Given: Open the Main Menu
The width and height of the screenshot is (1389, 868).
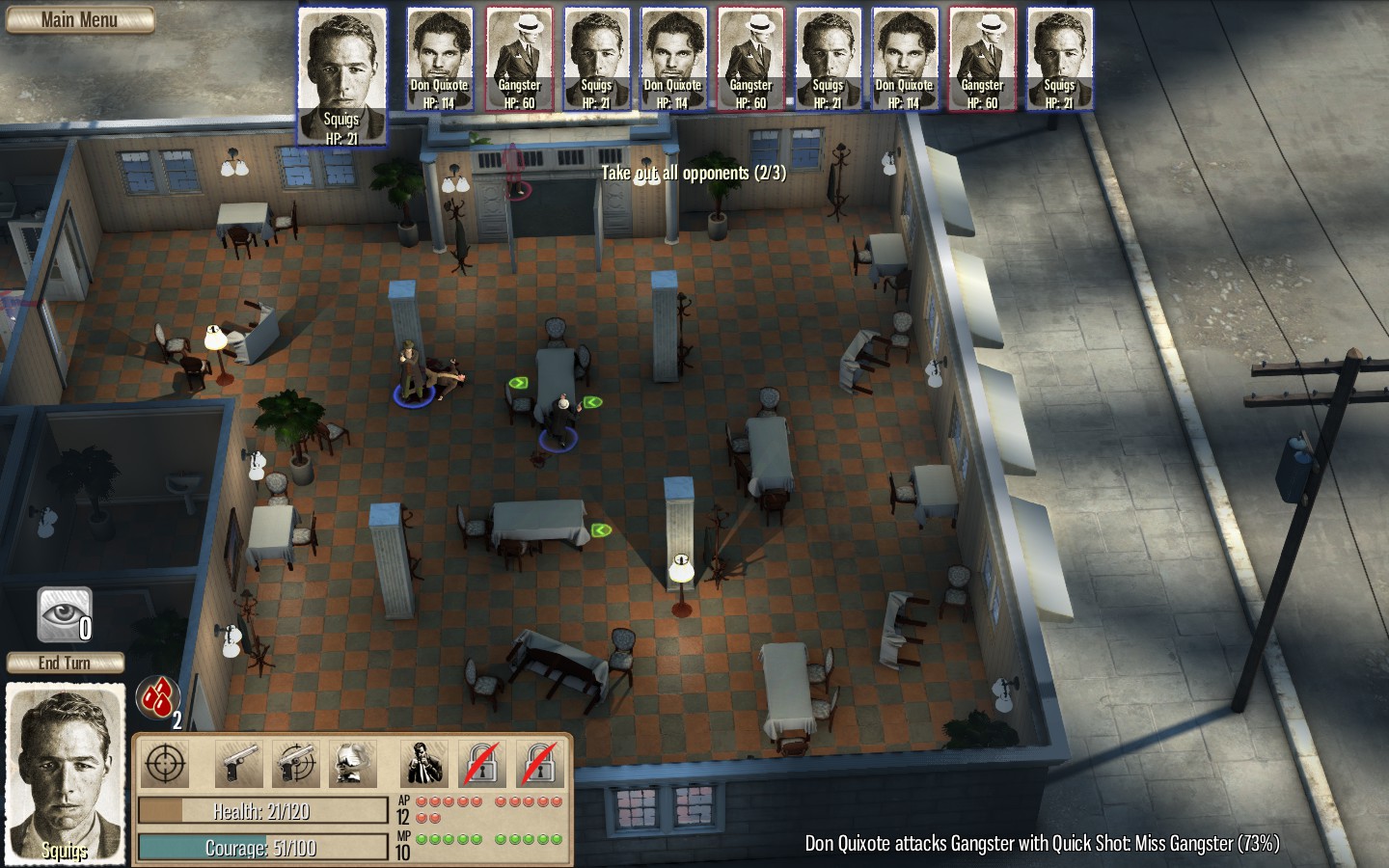Looking at the screenshot, I should [79, 20].
